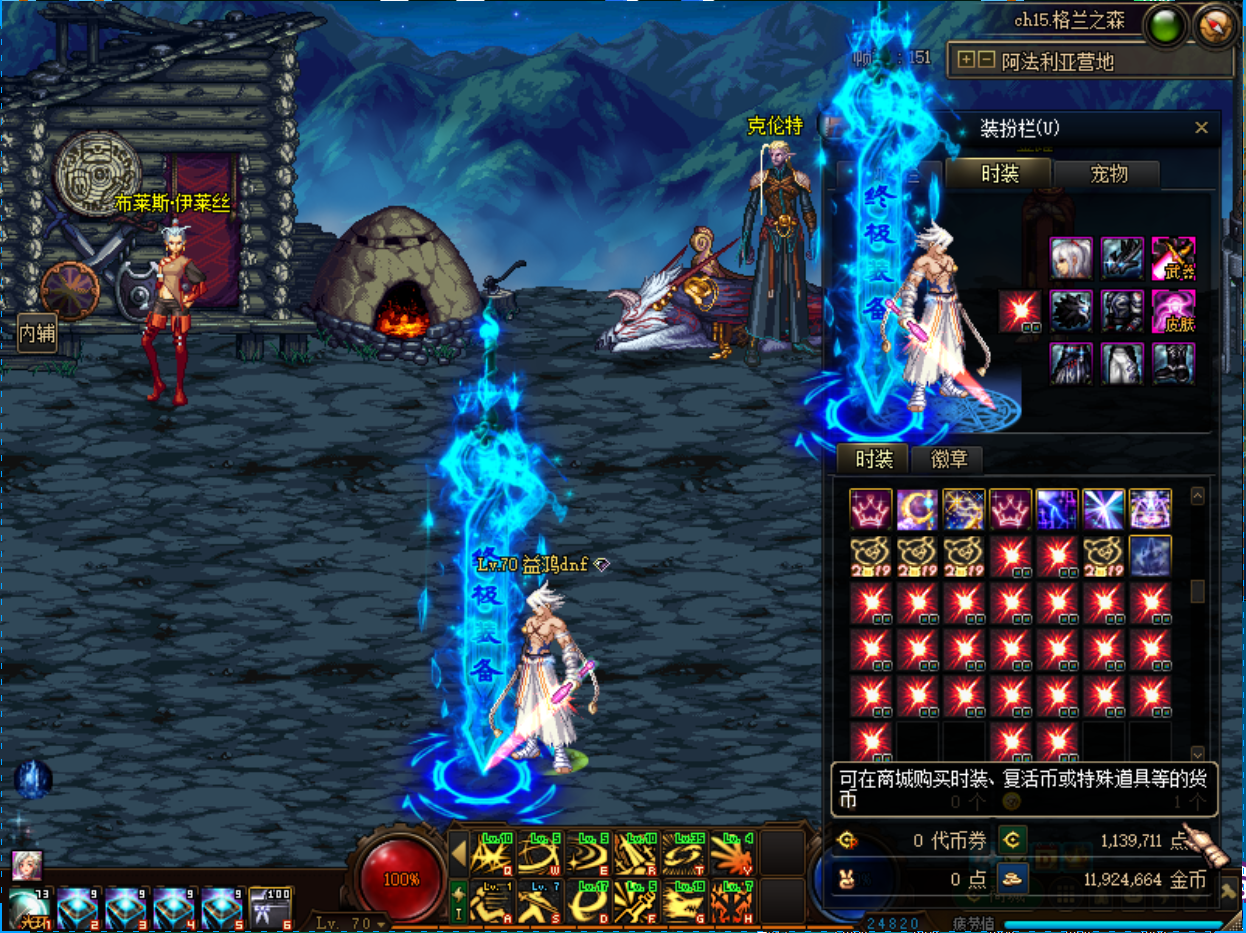Click the blue lightning costume item

click(1057, 509)
